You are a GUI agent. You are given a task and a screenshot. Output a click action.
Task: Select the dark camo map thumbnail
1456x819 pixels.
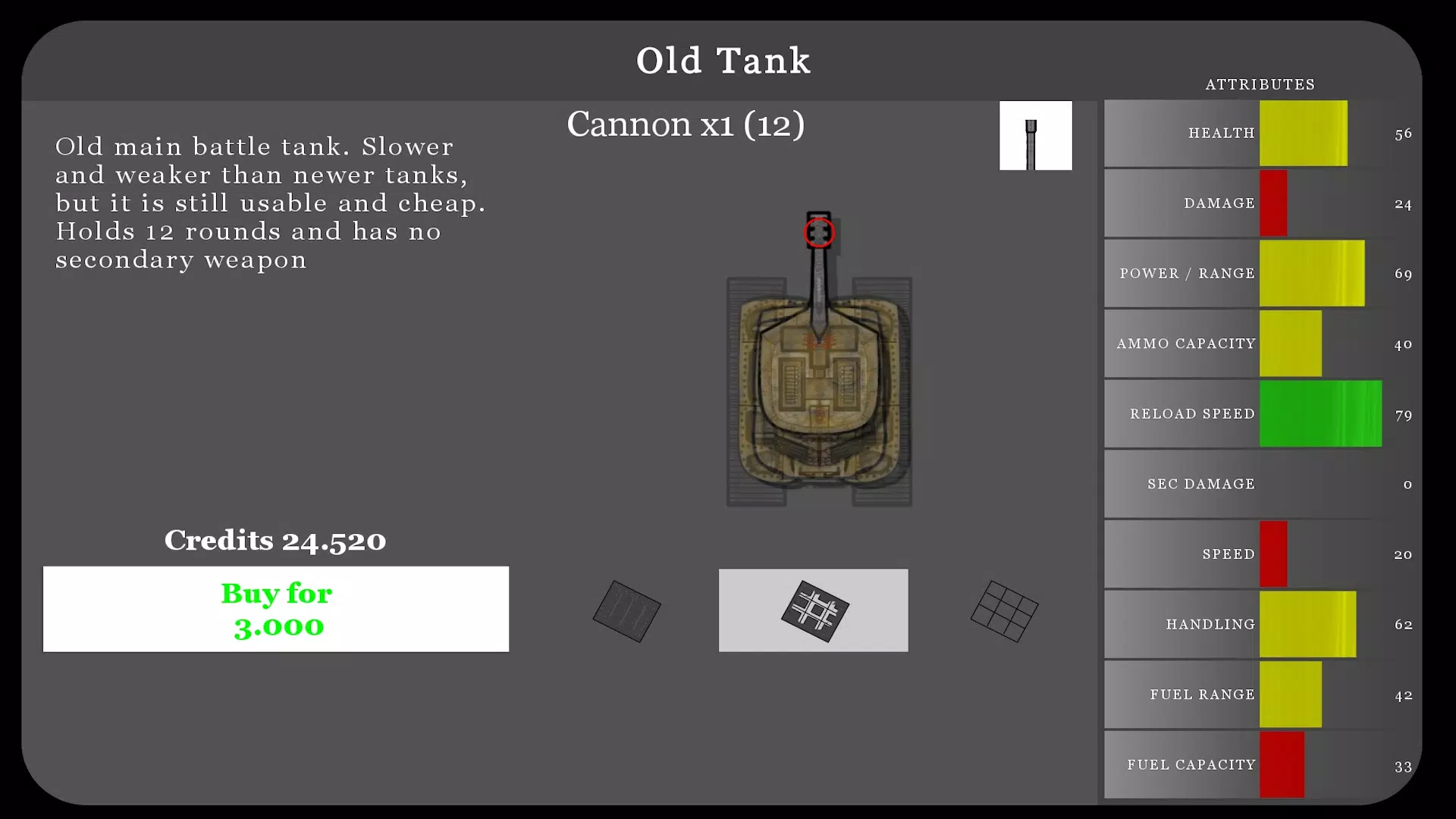tap(626, 610)
